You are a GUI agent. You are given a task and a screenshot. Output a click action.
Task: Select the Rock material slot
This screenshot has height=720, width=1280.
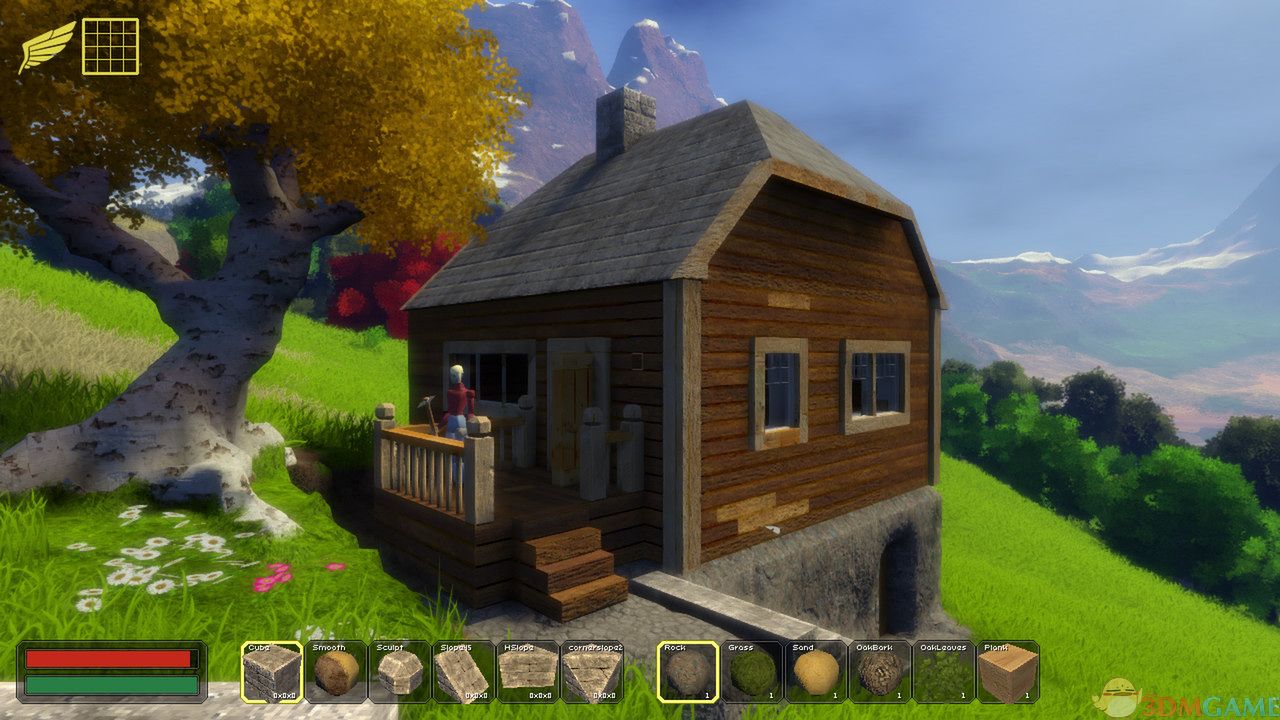click(688, 671)
